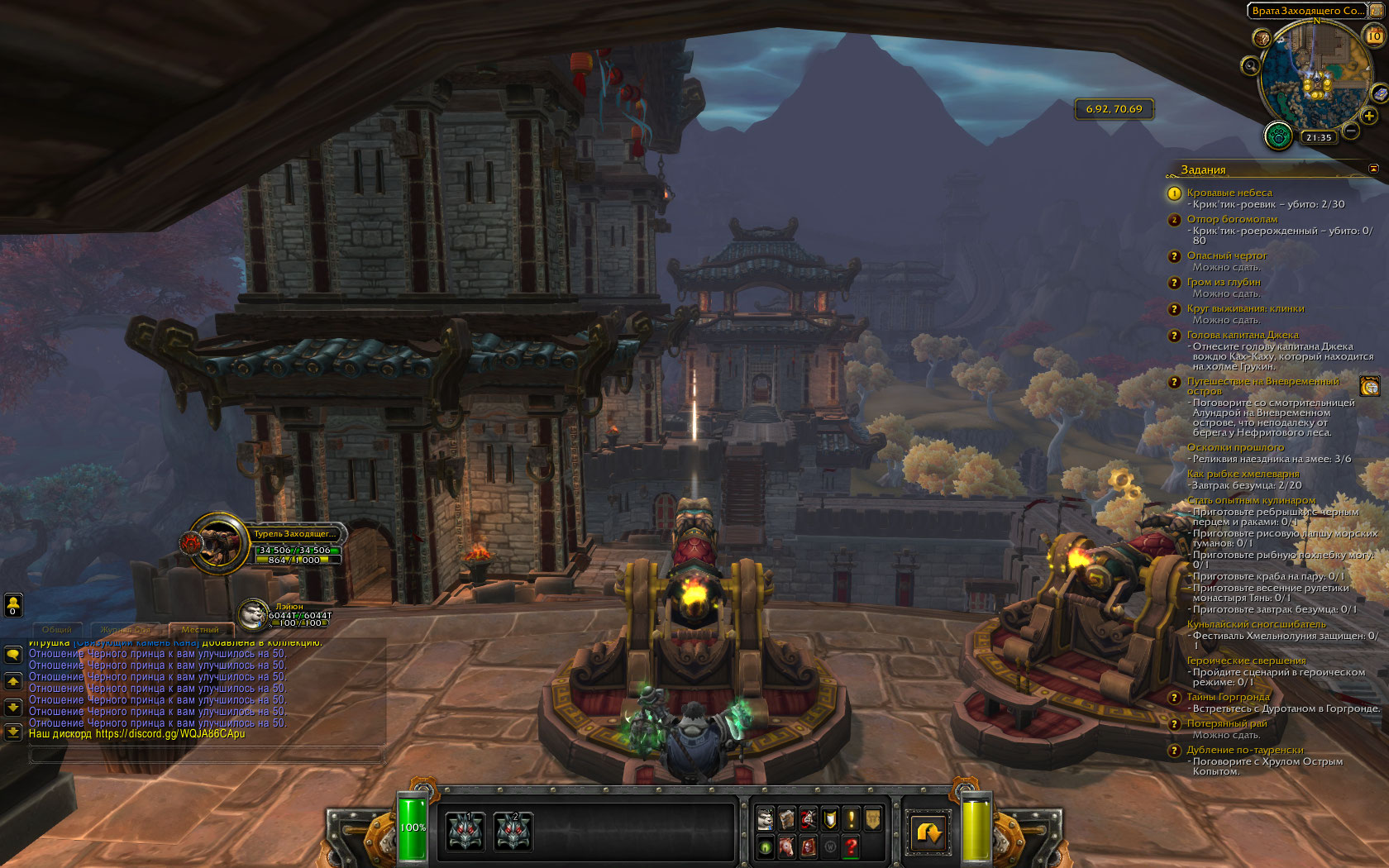Open the calendar showing day 10
The image size is (1389, 868).
(1373, 36)
